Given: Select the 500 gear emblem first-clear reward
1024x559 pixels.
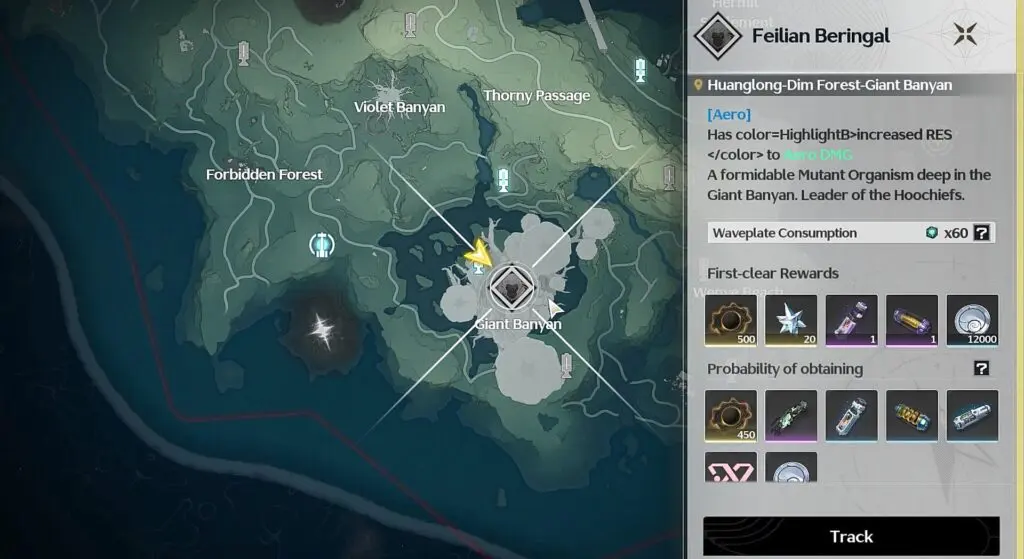Looking at the screenshot, I should pyautogui.click(x=731, y=320).
